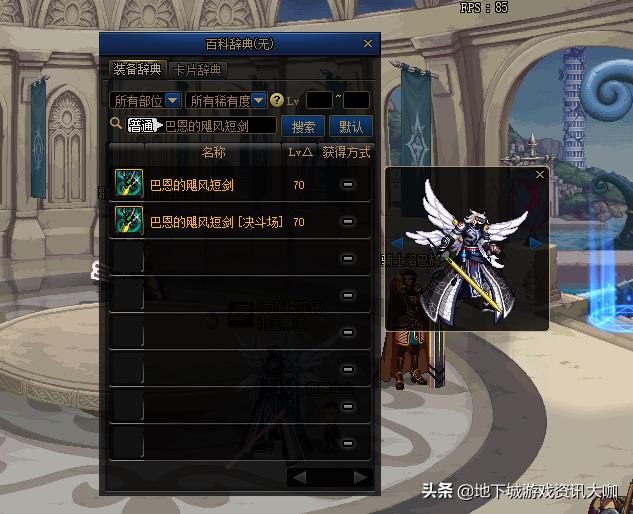Switch to the 卡片辞典 card tab
Image resolution: width=633 pixels, height=514 pixels.
[x=197, y=70]
